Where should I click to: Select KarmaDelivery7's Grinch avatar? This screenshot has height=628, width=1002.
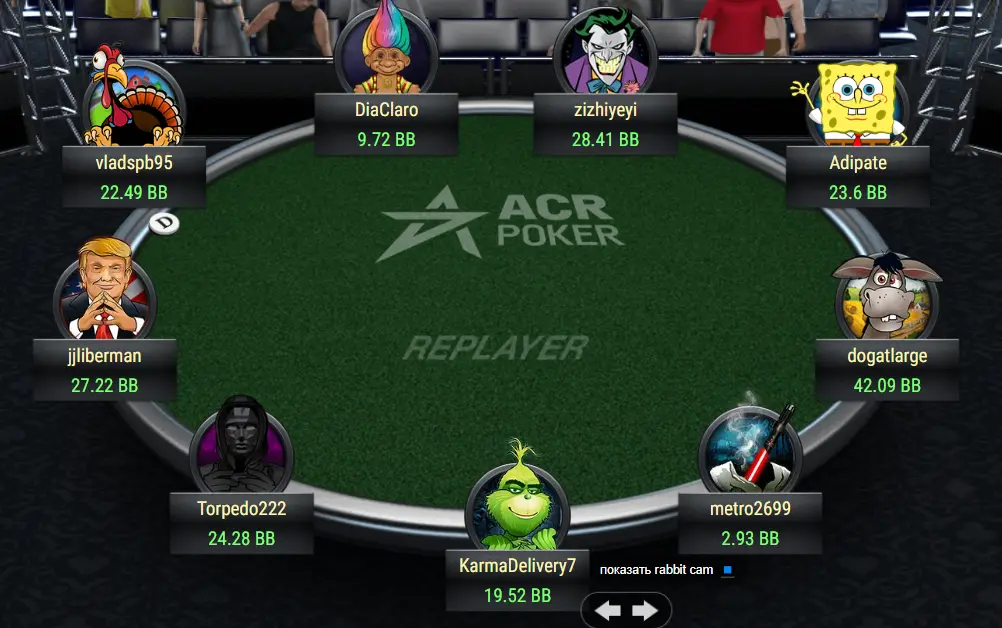tap(517, 497)
